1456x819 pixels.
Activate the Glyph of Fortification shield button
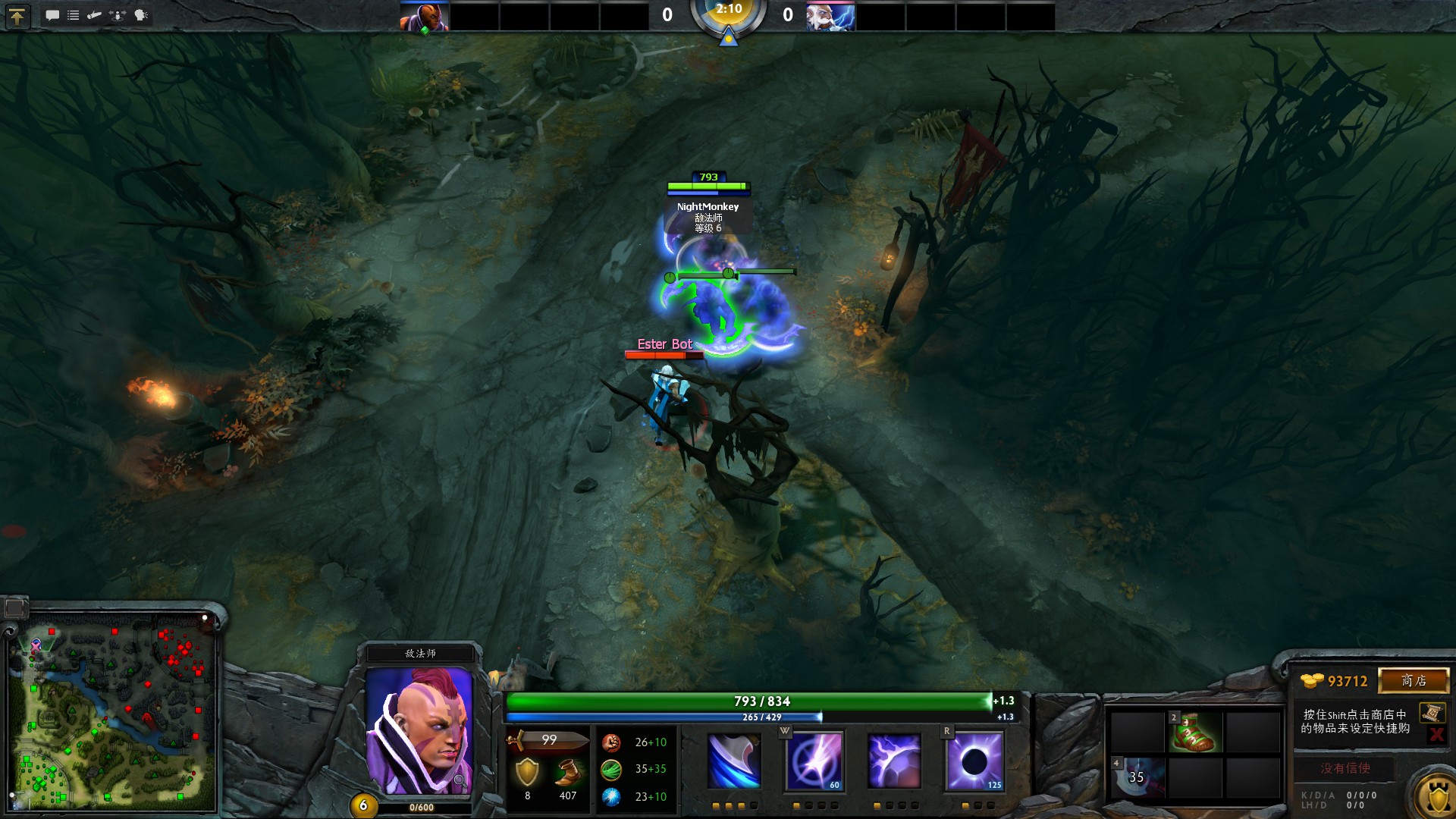(1437, 796)
